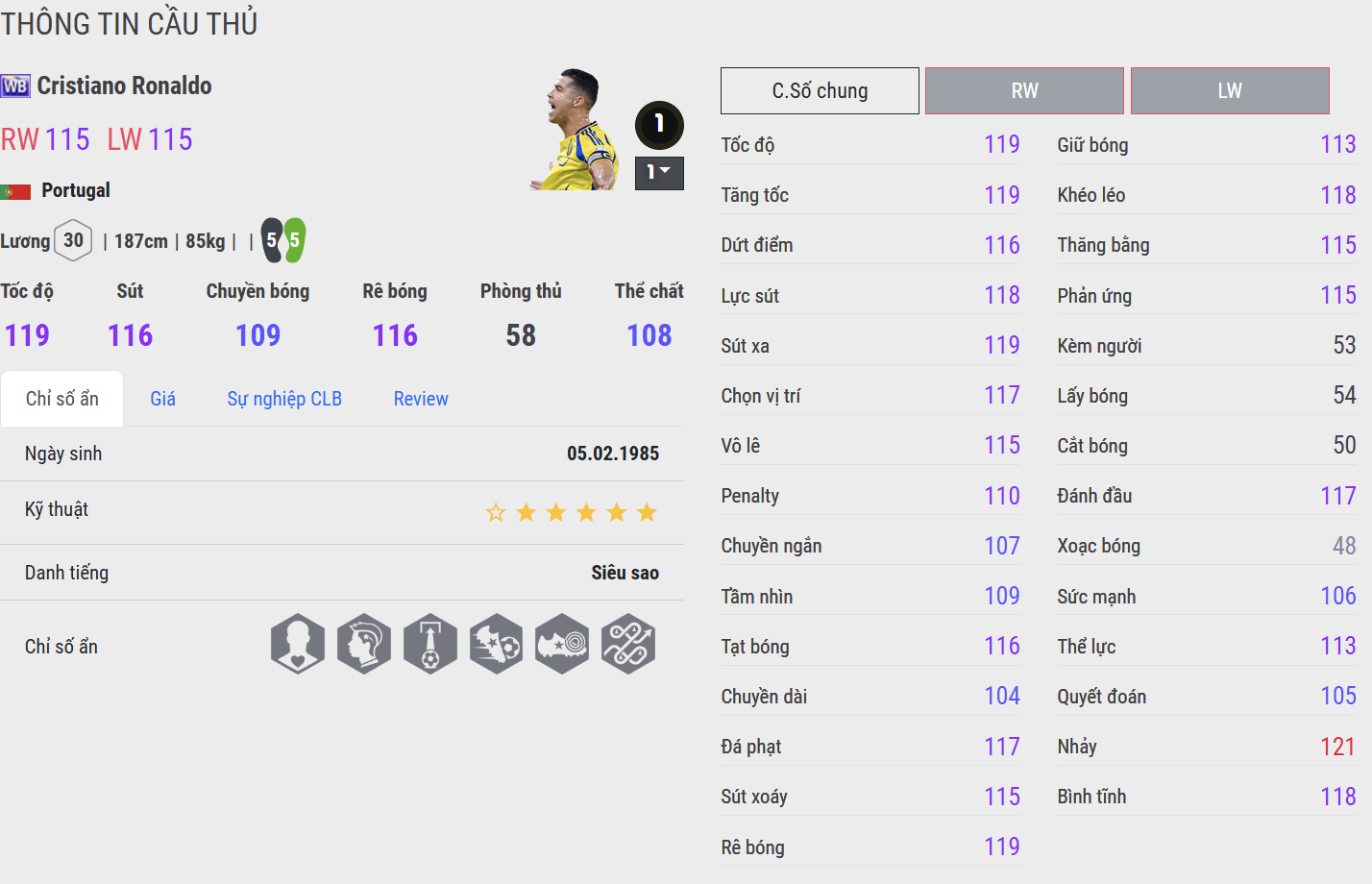Select the ball with stars trait icon

coord(497,644)
